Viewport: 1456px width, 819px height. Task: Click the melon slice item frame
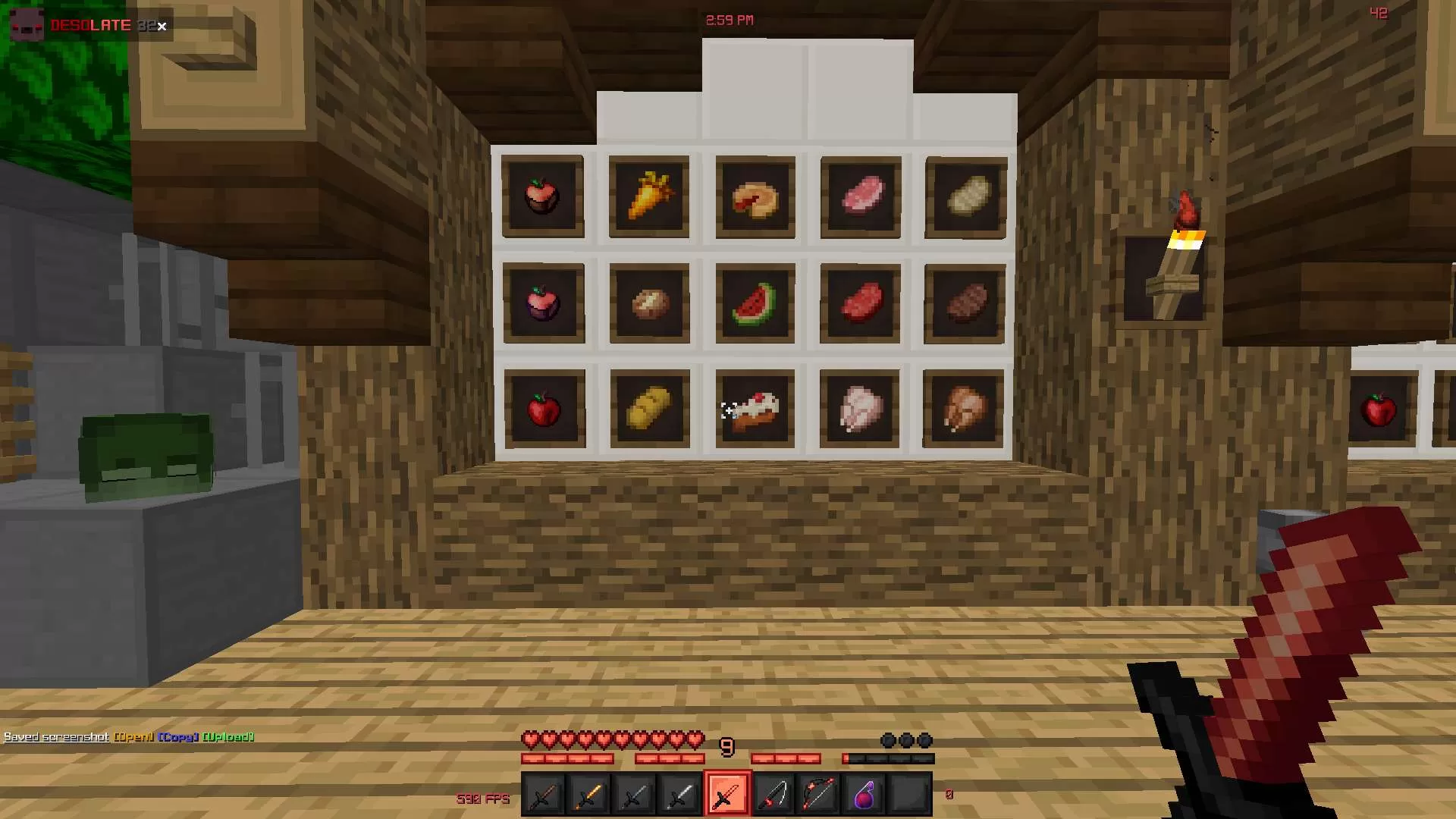click(755, 303)
